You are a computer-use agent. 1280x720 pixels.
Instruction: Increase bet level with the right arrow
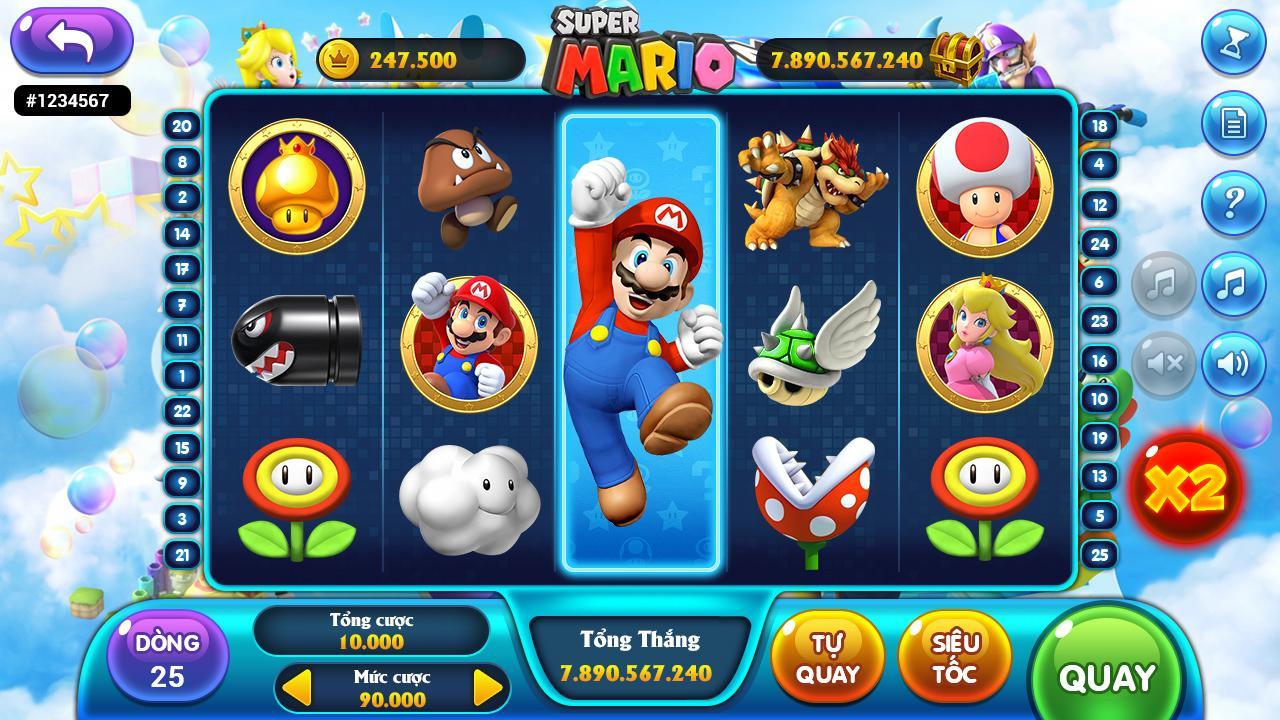[x=487, y=688]
